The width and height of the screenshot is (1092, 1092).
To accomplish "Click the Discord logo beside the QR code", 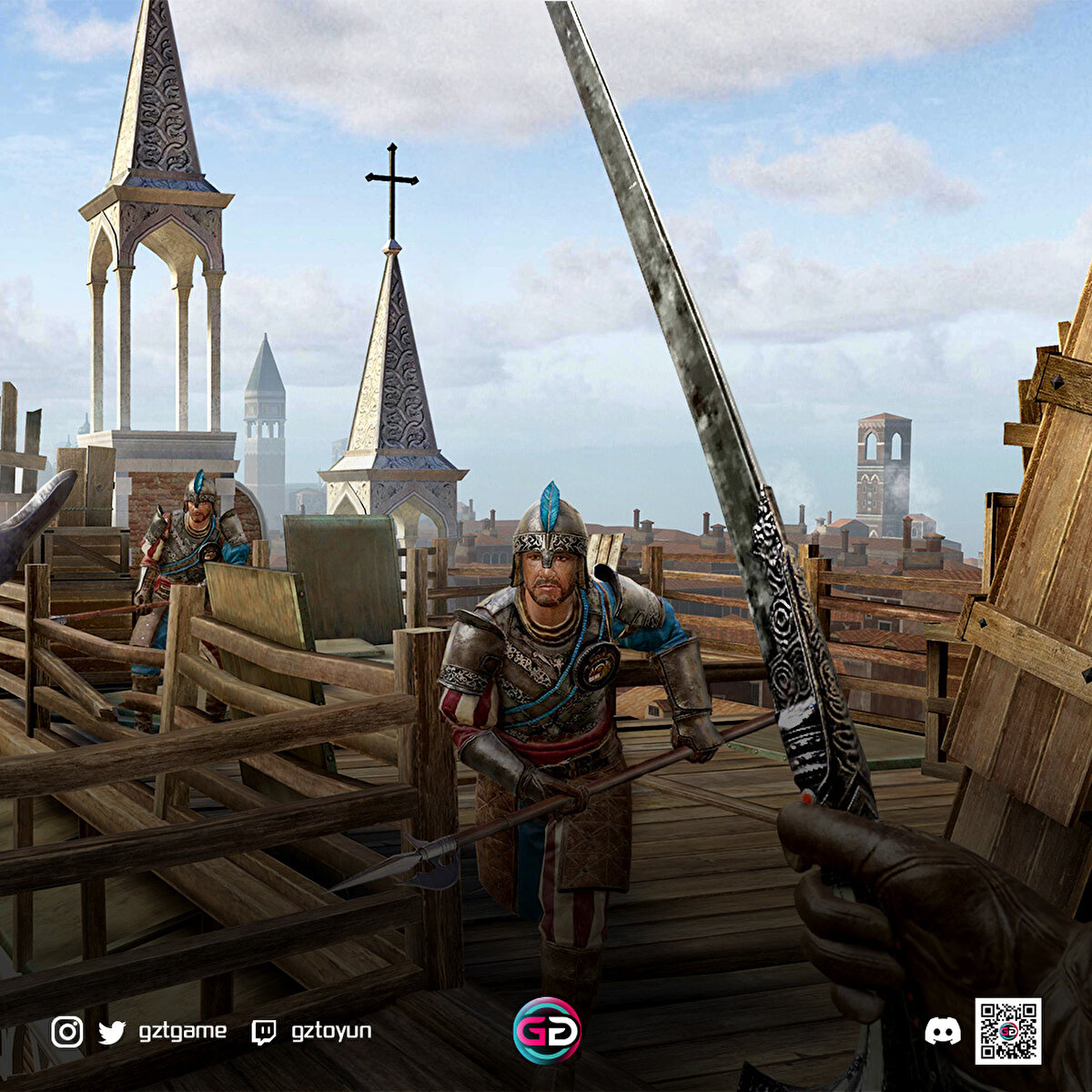I will (x=942, y=1031).
